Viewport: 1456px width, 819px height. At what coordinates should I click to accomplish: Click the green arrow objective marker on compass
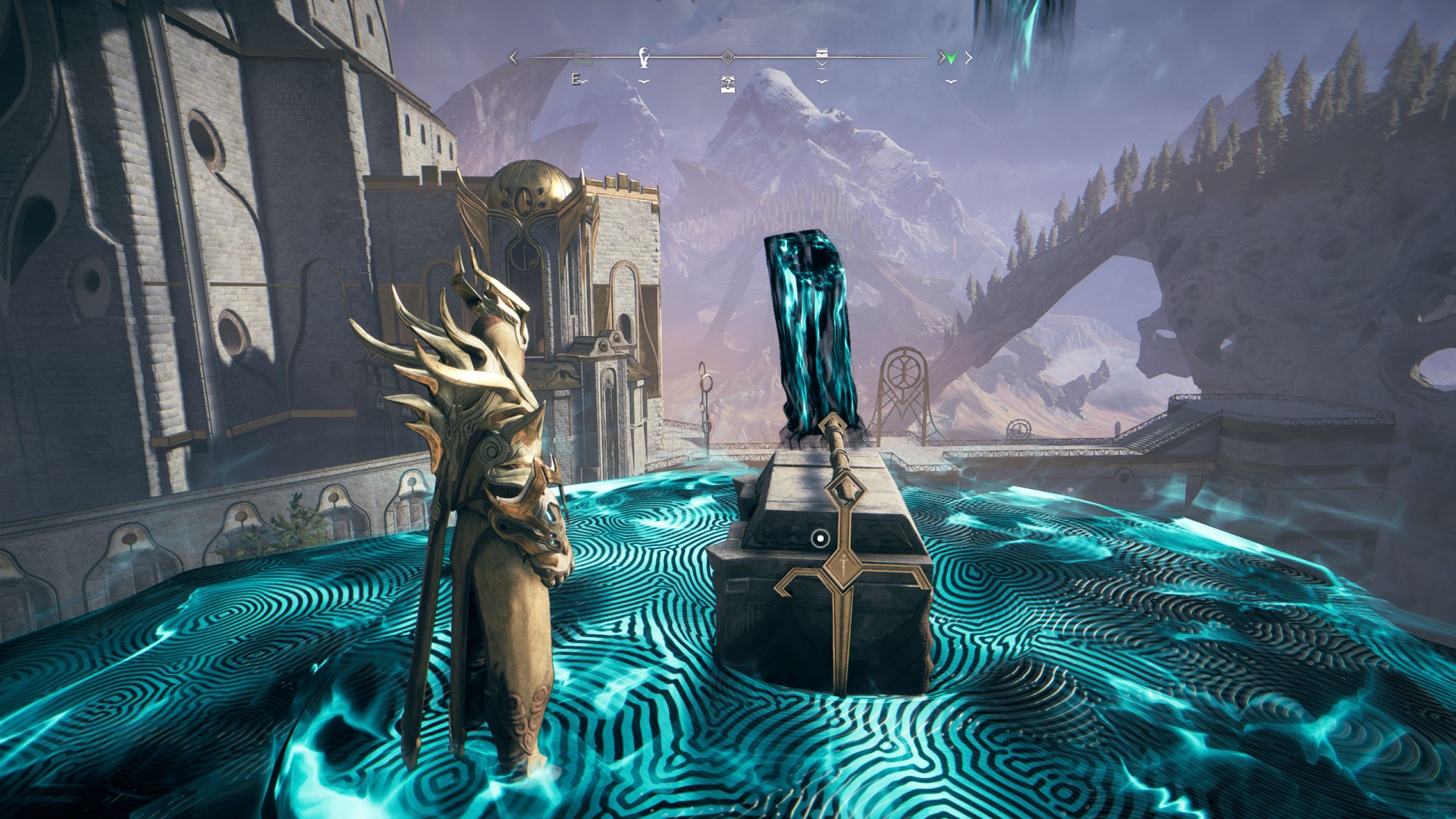click(x=951, y=58)
